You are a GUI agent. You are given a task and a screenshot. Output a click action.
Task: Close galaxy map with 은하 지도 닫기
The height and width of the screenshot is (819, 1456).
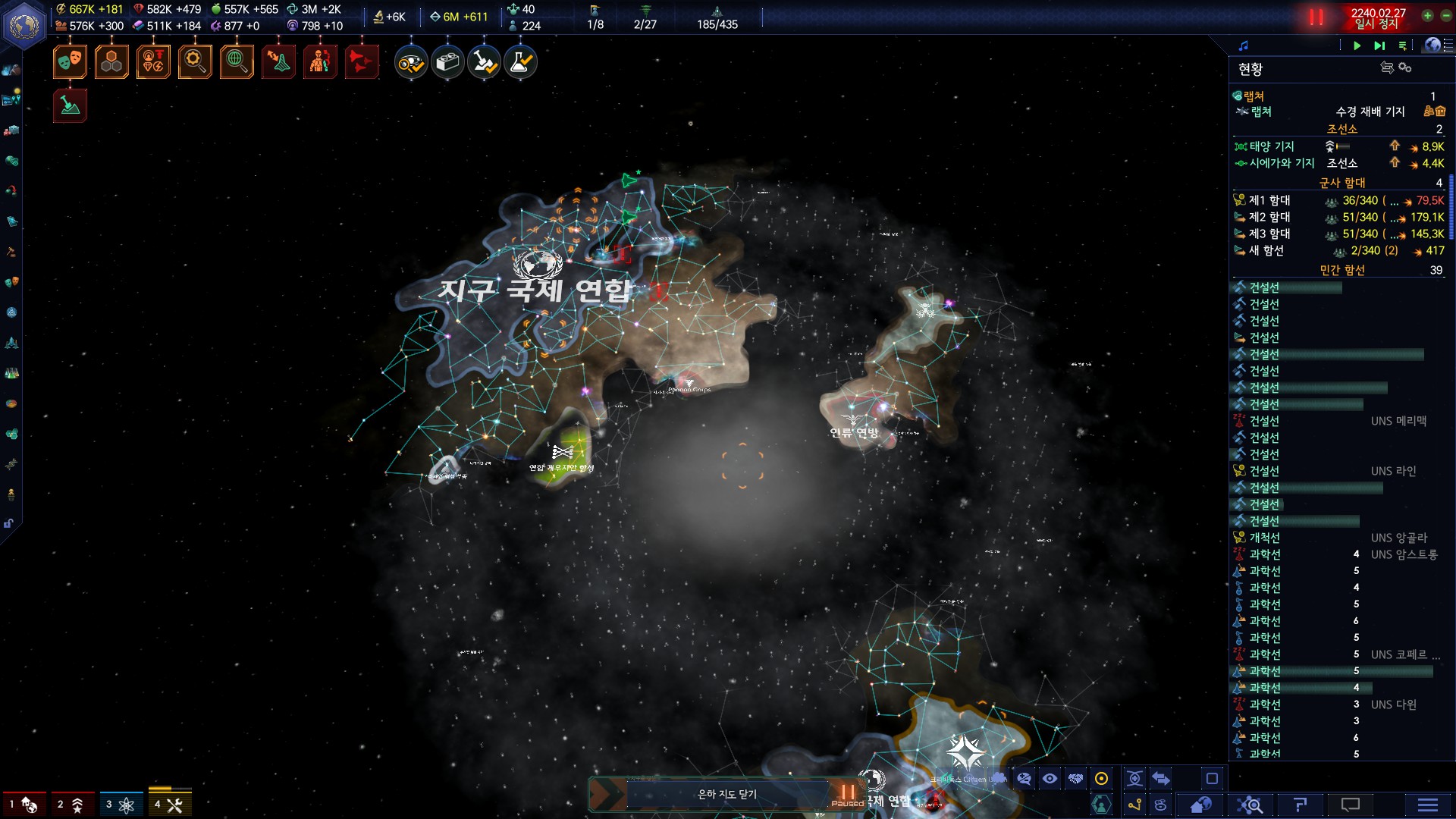tap(726, 794)
